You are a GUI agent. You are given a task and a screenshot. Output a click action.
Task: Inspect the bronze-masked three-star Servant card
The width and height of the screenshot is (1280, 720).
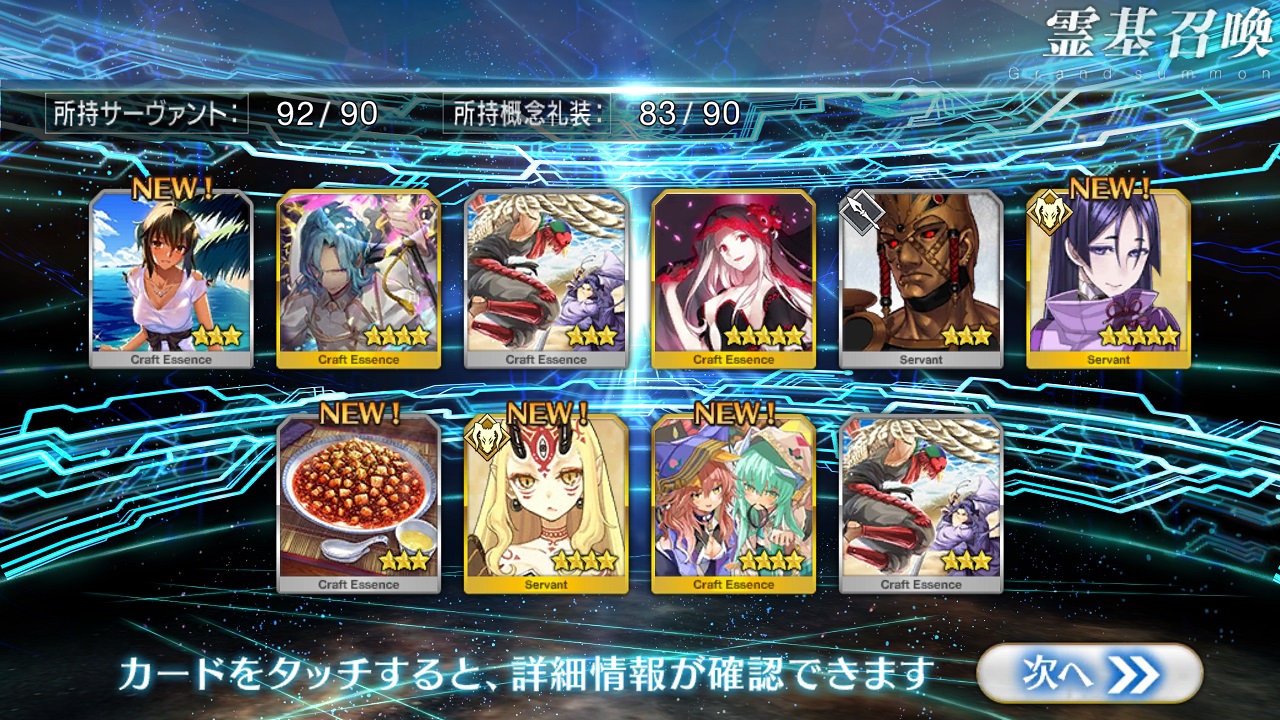click(x=921, y=278)
